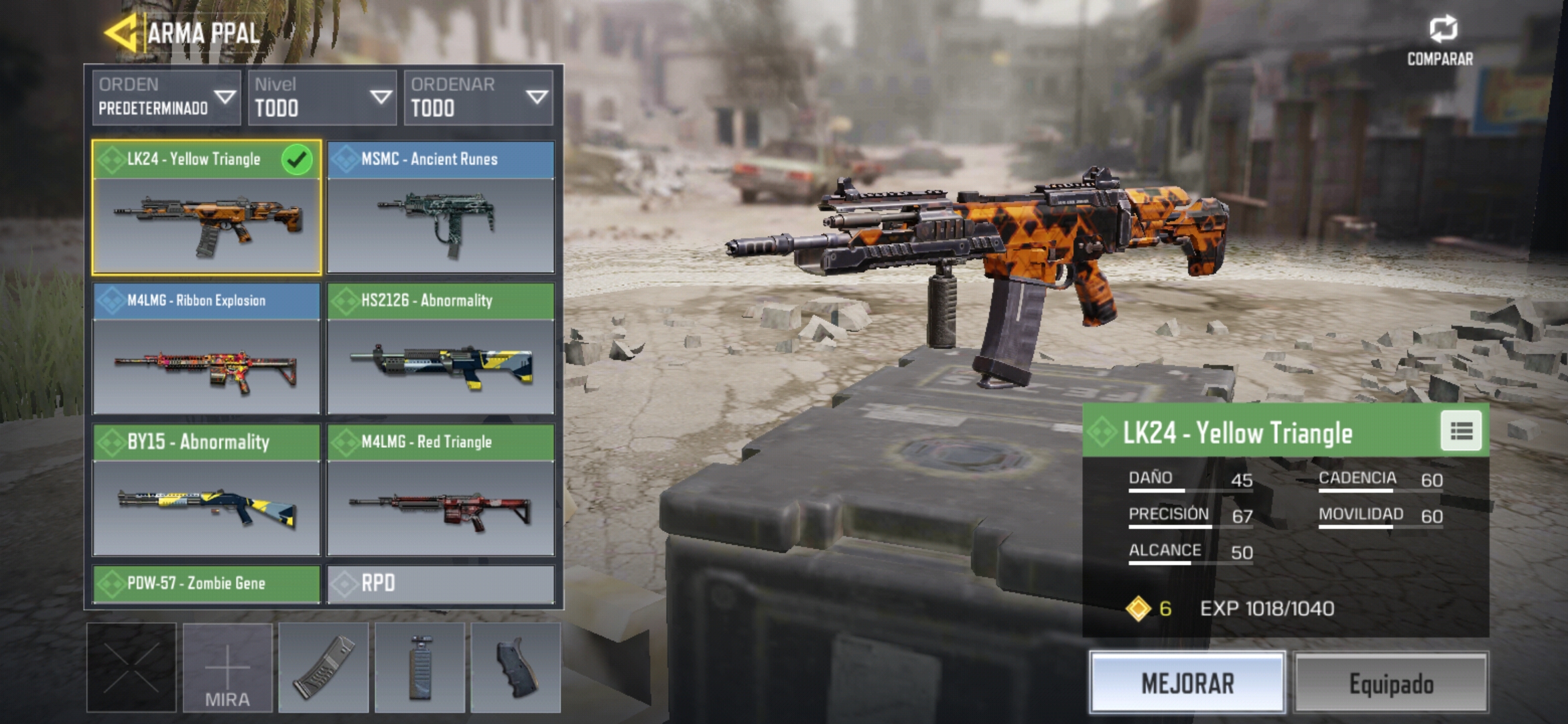Choose the MSMC - Ancient Runes weapon

point(441,208)
